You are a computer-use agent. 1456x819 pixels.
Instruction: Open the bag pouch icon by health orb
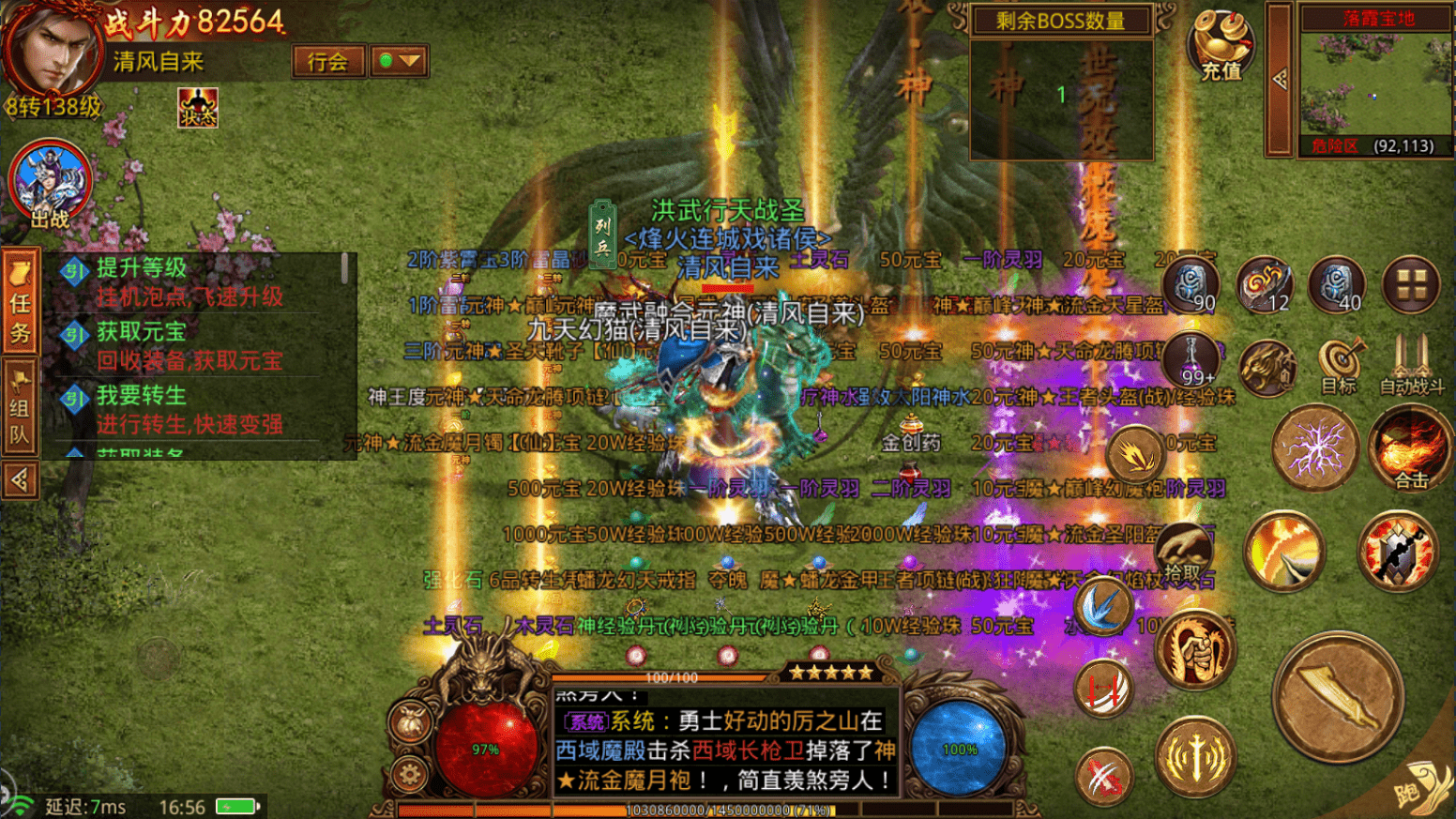pos(410,722)
